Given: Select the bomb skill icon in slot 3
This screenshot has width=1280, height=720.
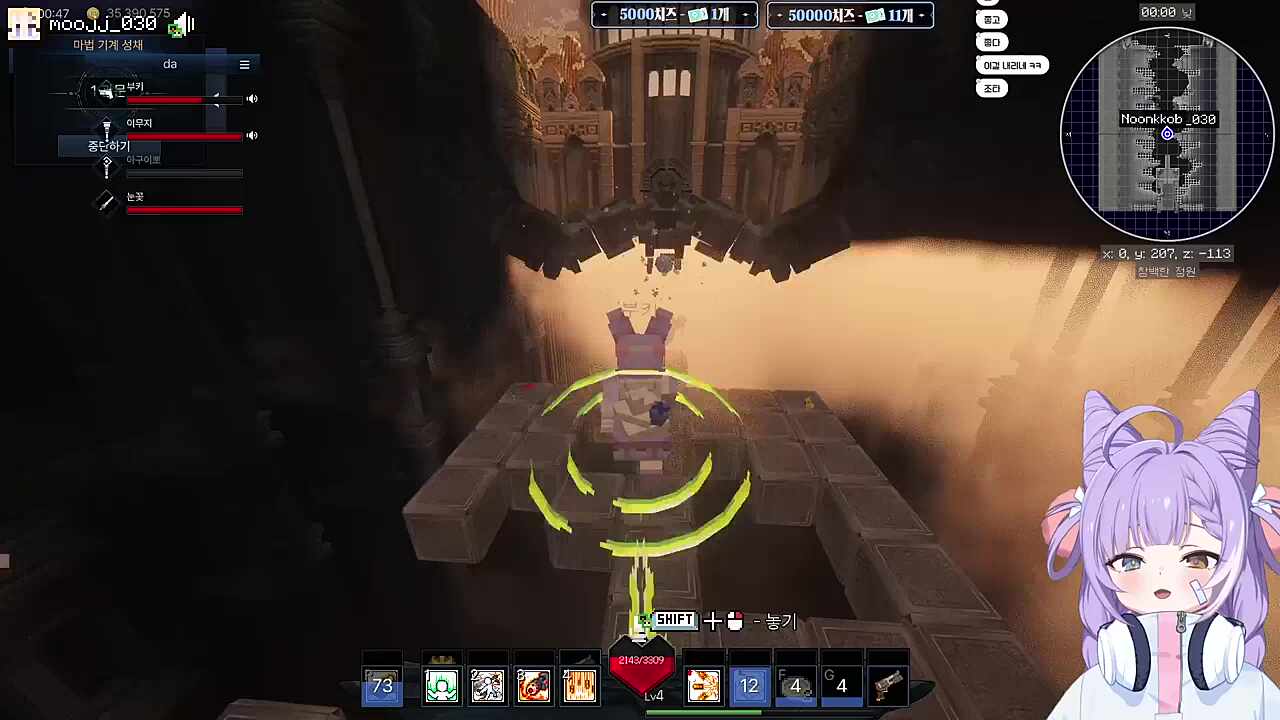Looking at the screenshot, I should click(533, 685).
